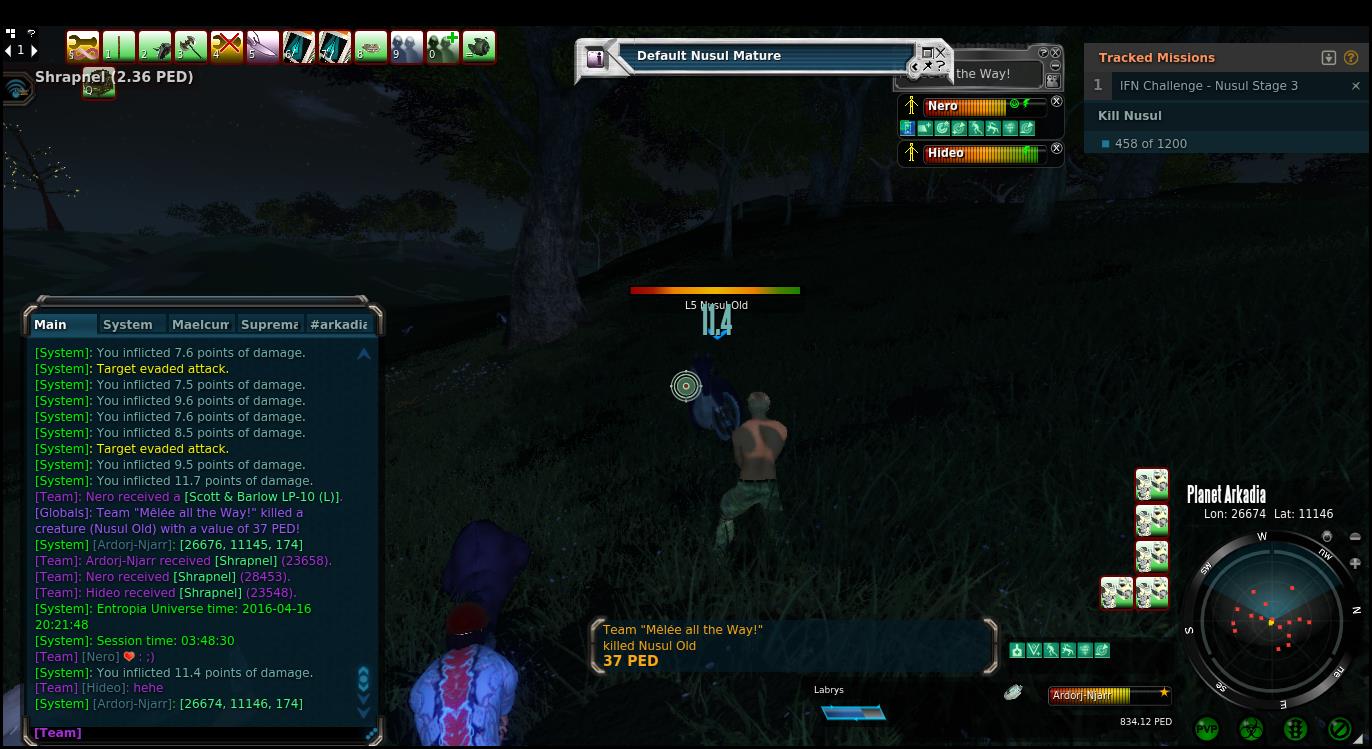The height and width of the screenshot is (749, 1372).
Task: Zoom in the radar with plus button
Action: click(1355, 564)
